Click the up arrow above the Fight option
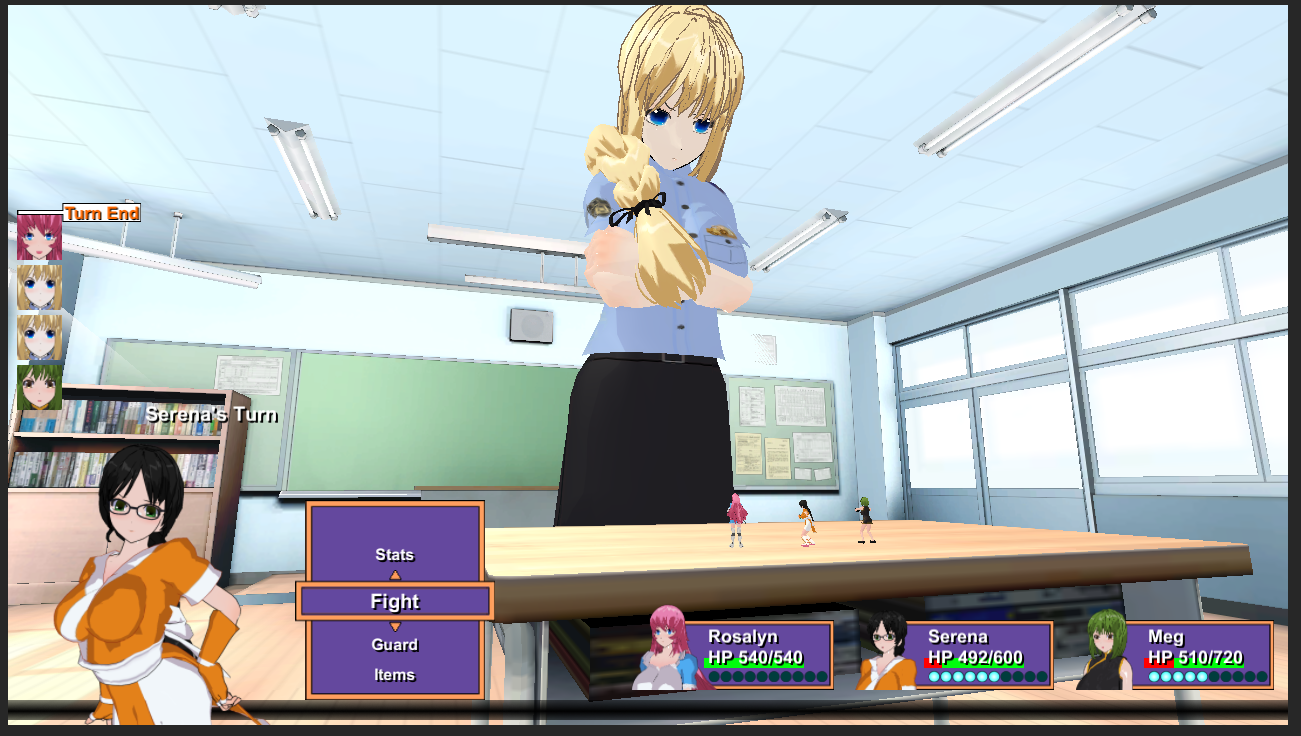This screenshot has height=736, width=1301. [x=396, y=575]
